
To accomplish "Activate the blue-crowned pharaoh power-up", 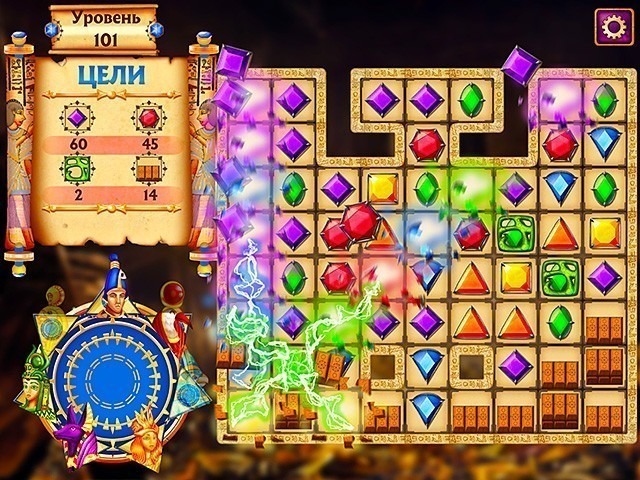I will 111,289.
